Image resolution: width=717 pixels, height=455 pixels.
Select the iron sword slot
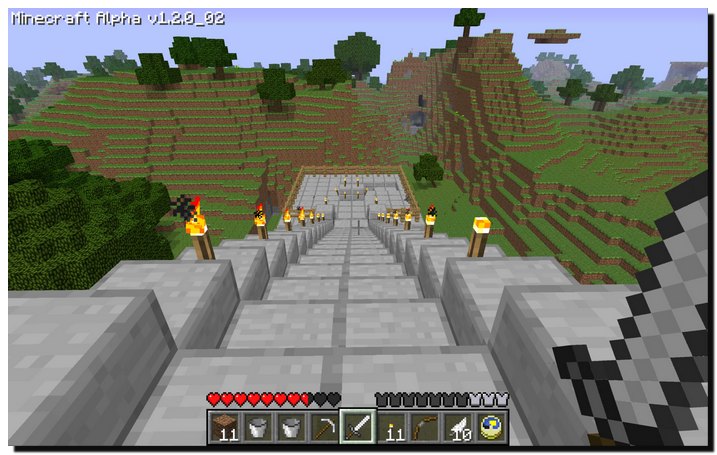(x=357, y=427)
